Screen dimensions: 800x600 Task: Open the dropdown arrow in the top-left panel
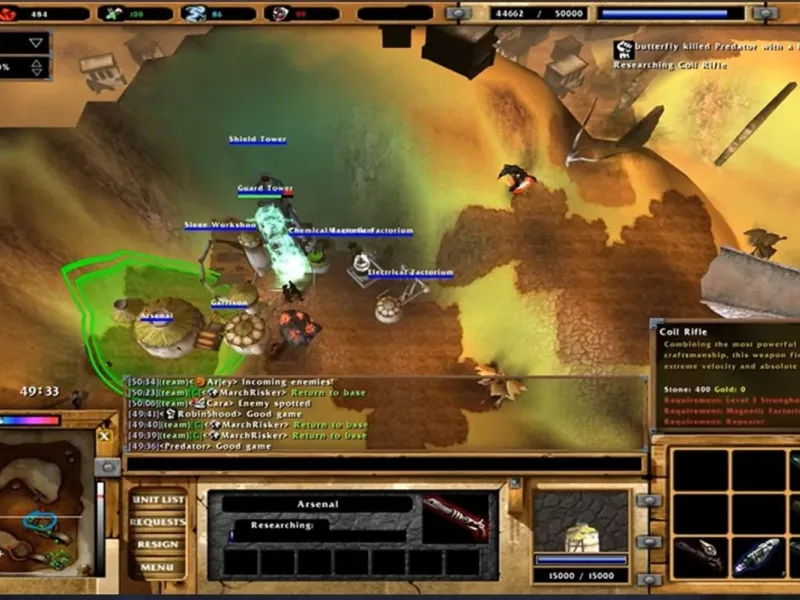pos(37,42)
